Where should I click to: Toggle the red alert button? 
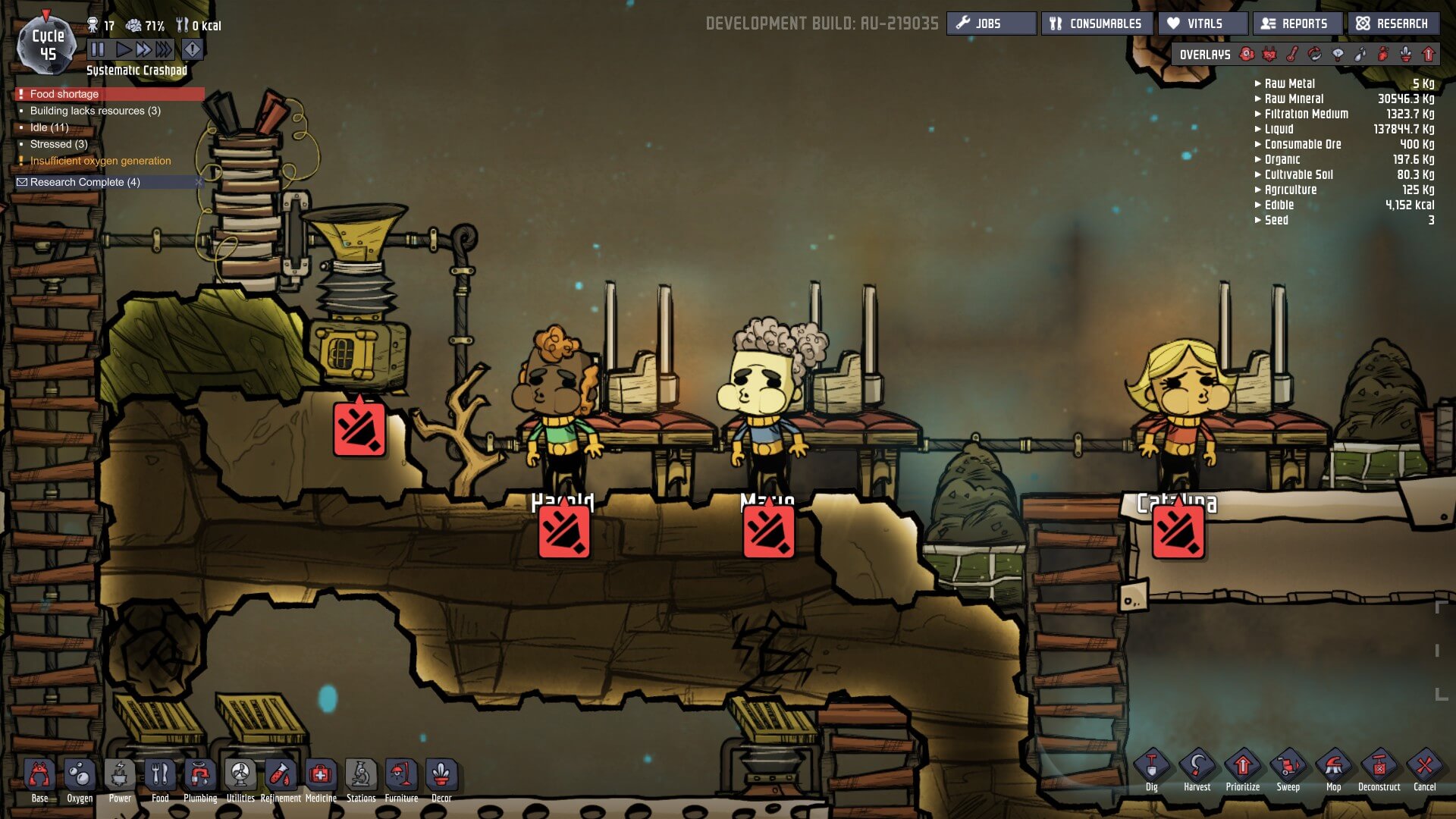(x=193, y=50)
